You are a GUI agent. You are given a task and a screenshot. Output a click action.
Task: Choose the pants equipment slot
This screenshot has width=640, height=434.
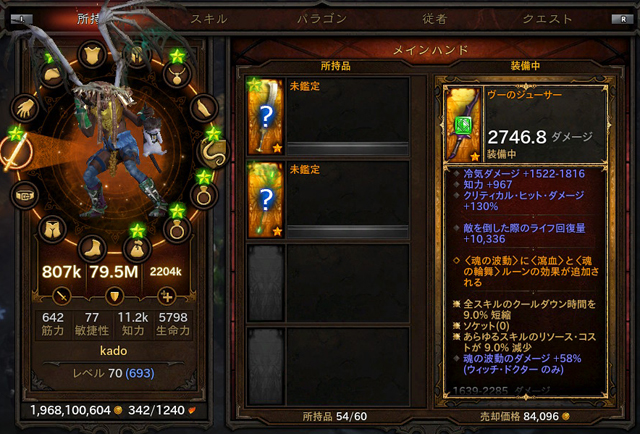pos(52,229)
